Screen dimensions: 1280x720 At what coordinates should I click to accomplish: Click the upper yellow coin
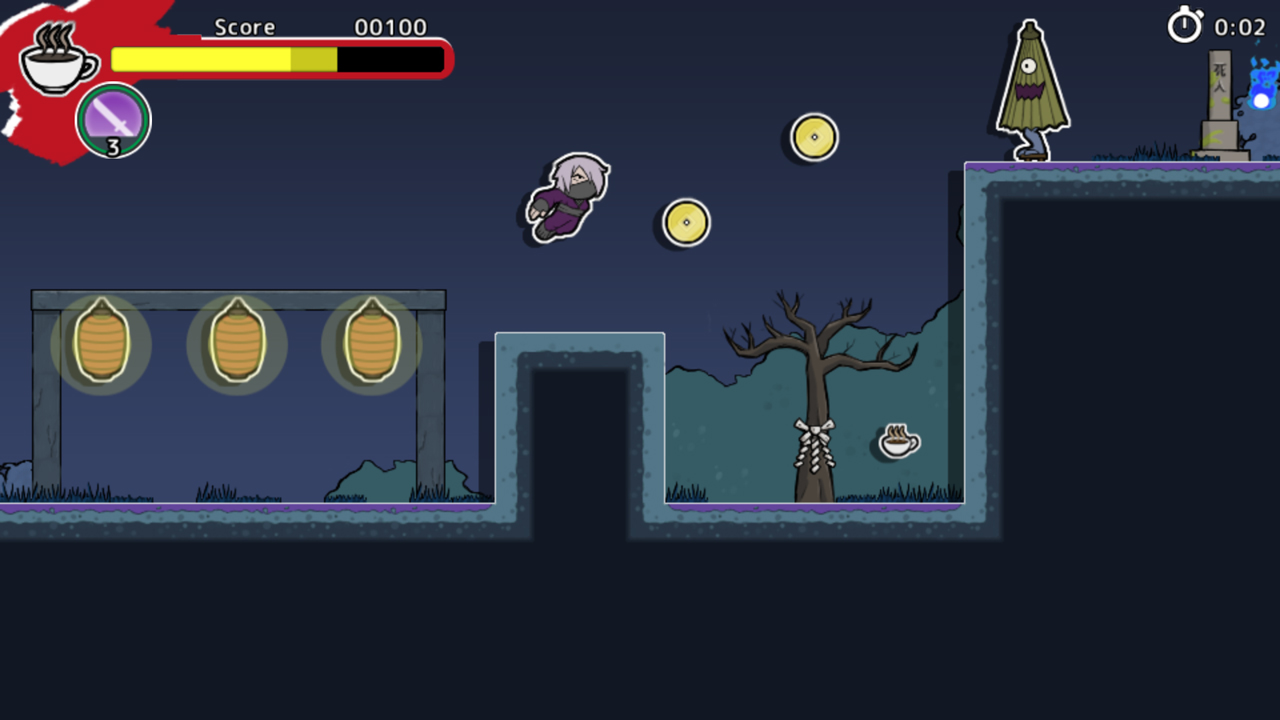point(814,137)
